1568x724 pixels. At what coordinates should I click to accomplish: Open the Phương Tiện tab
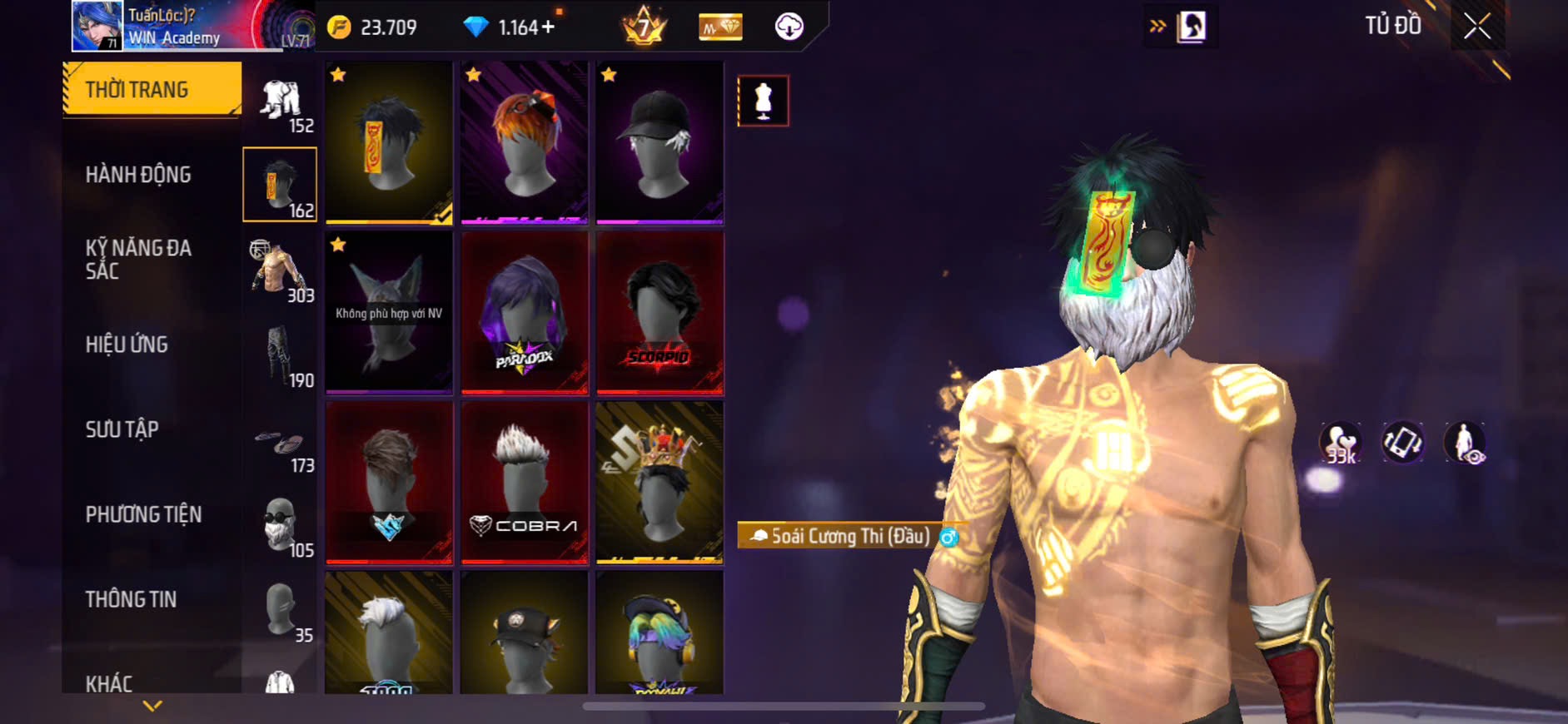coord(143,514)
